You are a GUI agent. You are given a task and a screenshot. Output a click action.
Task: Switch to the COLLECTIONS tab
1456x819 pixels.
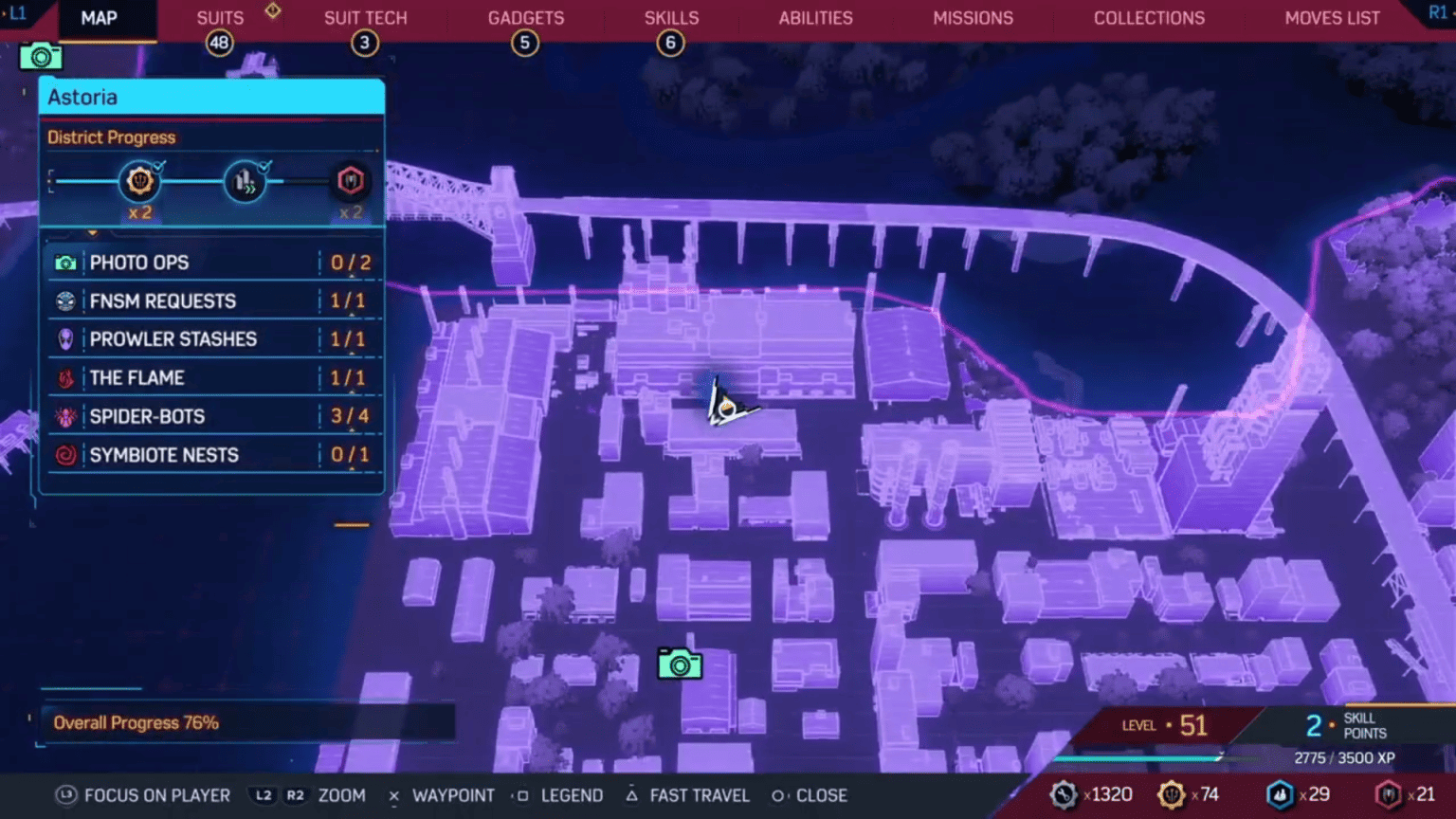click(x=1149, y=17)
